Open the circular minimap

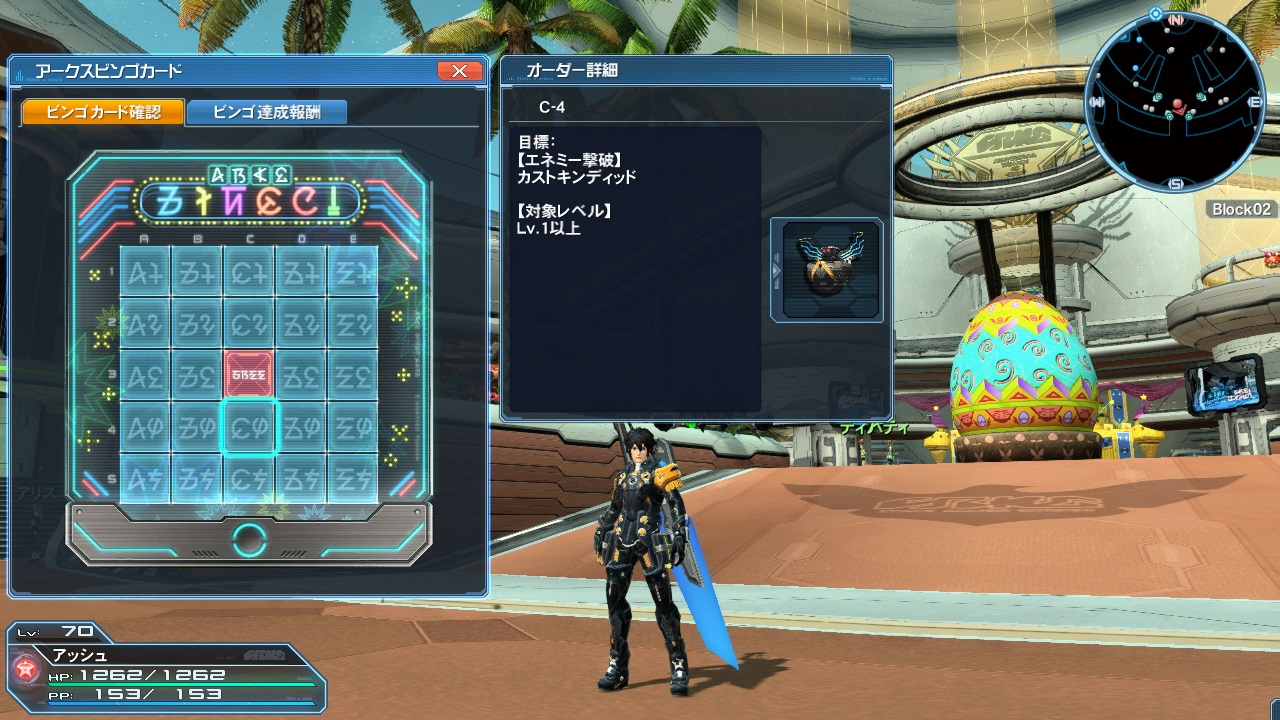pos(1175,102)
